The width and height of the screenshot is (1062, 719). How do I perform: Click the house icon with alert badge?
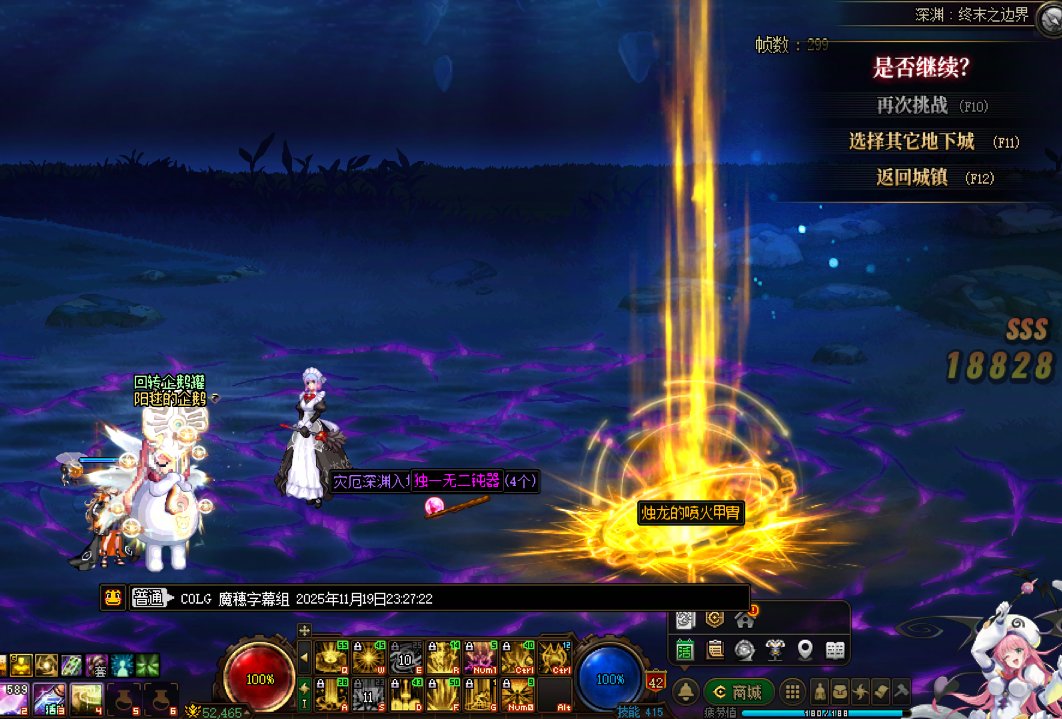tap(744, 619)
